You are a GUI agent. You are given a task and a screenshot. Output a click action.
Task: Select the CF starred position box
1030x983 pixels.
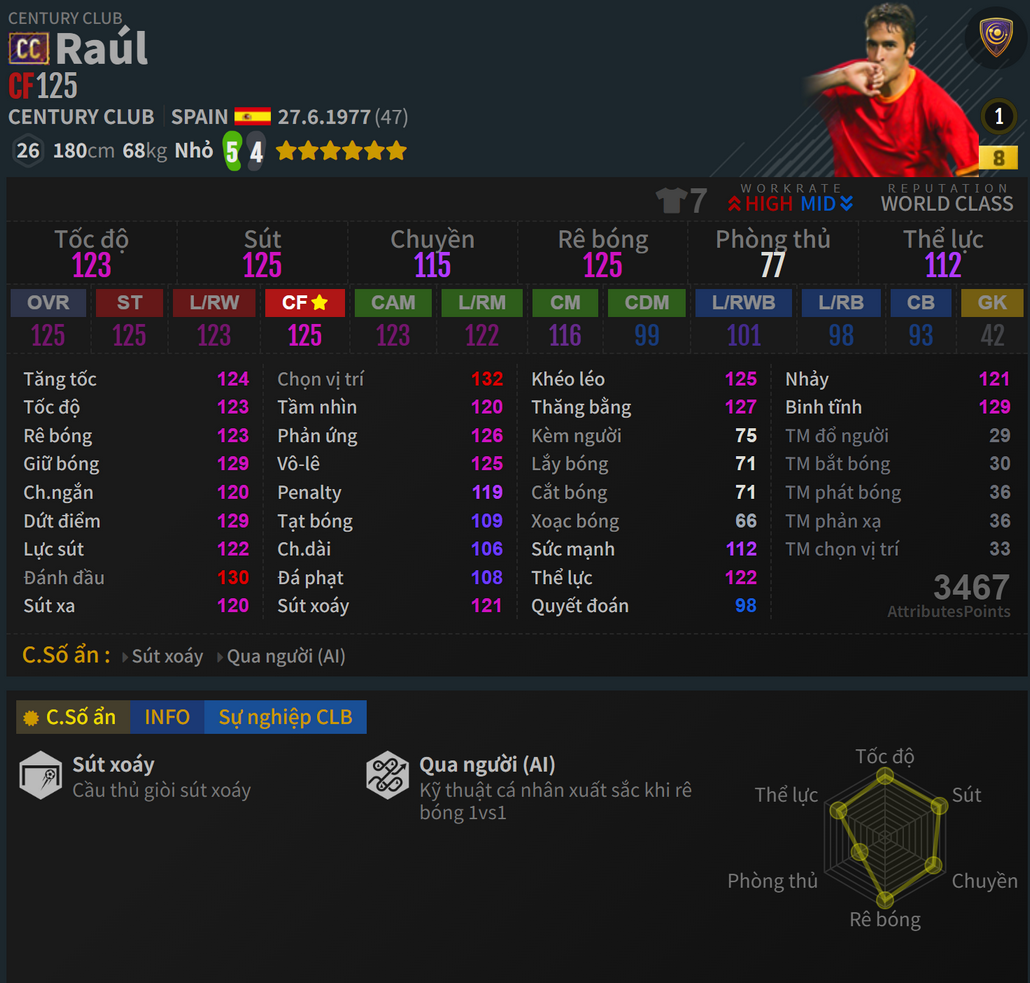[x=305, y=303]
